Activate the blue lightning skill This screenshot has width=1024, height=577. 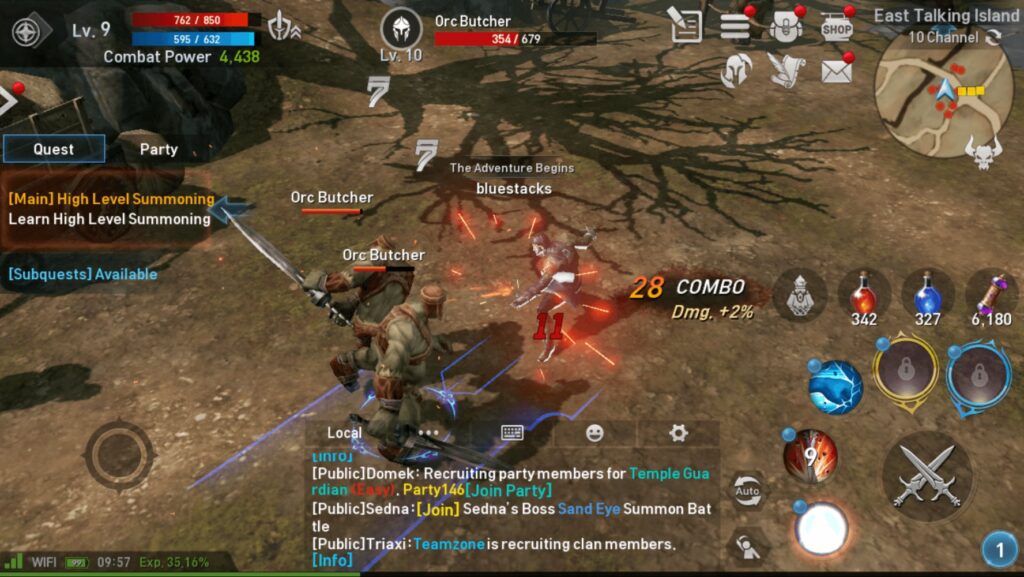pos(835,388)
